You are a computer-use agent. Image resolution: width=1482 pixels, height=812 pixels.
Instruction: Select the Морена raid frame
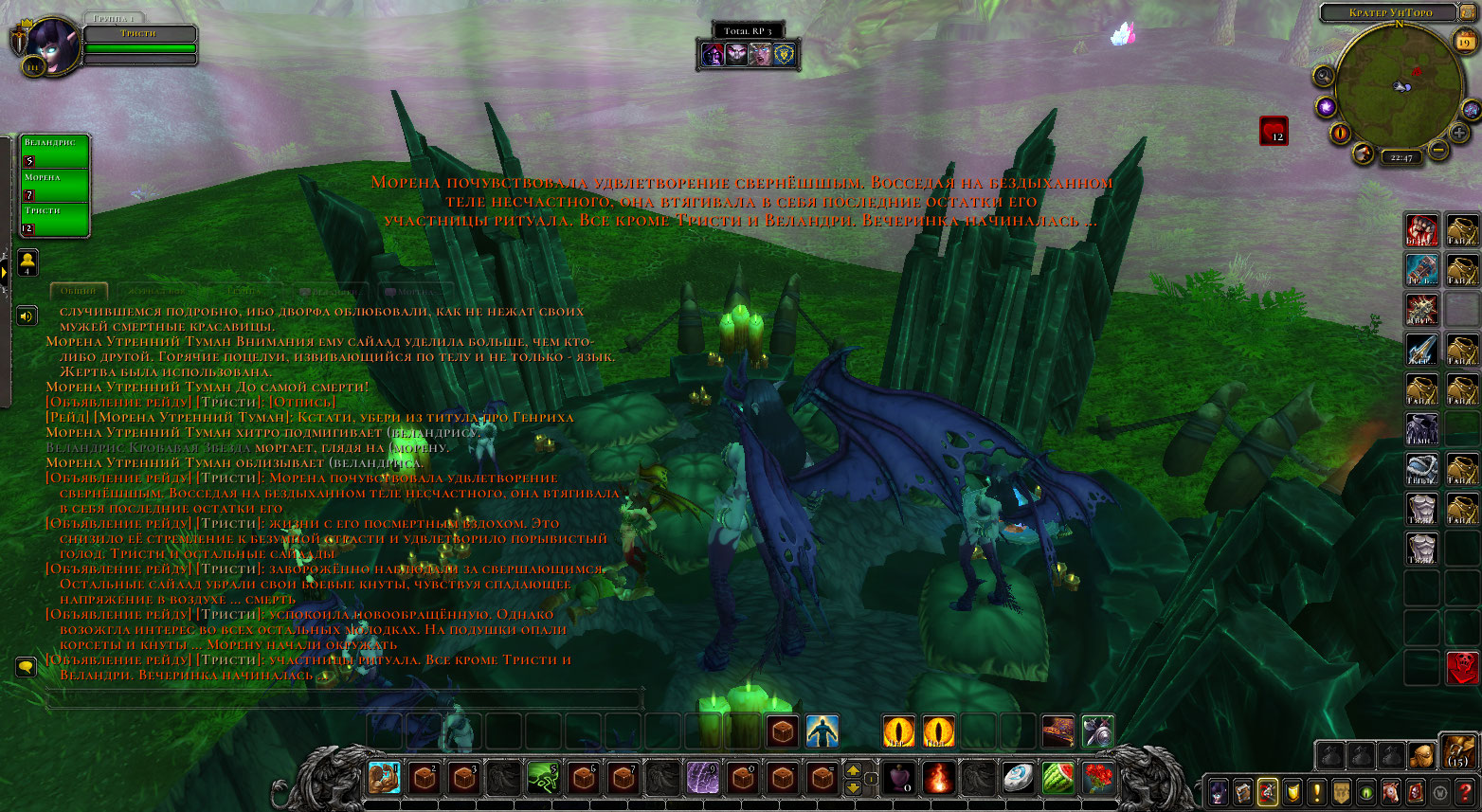pyautogui.click(x=55, y=186)
